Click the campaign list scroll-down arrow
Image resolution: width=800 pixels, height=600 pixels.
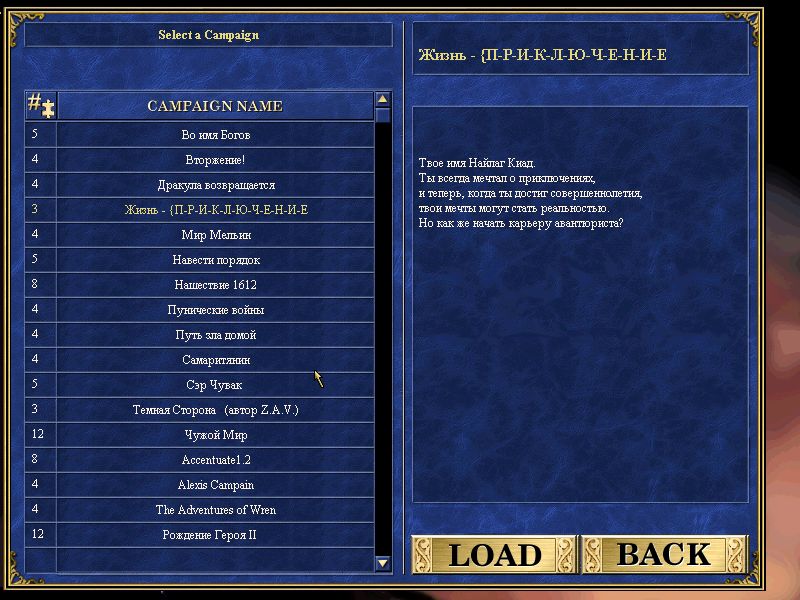click(x=383, y=563)
